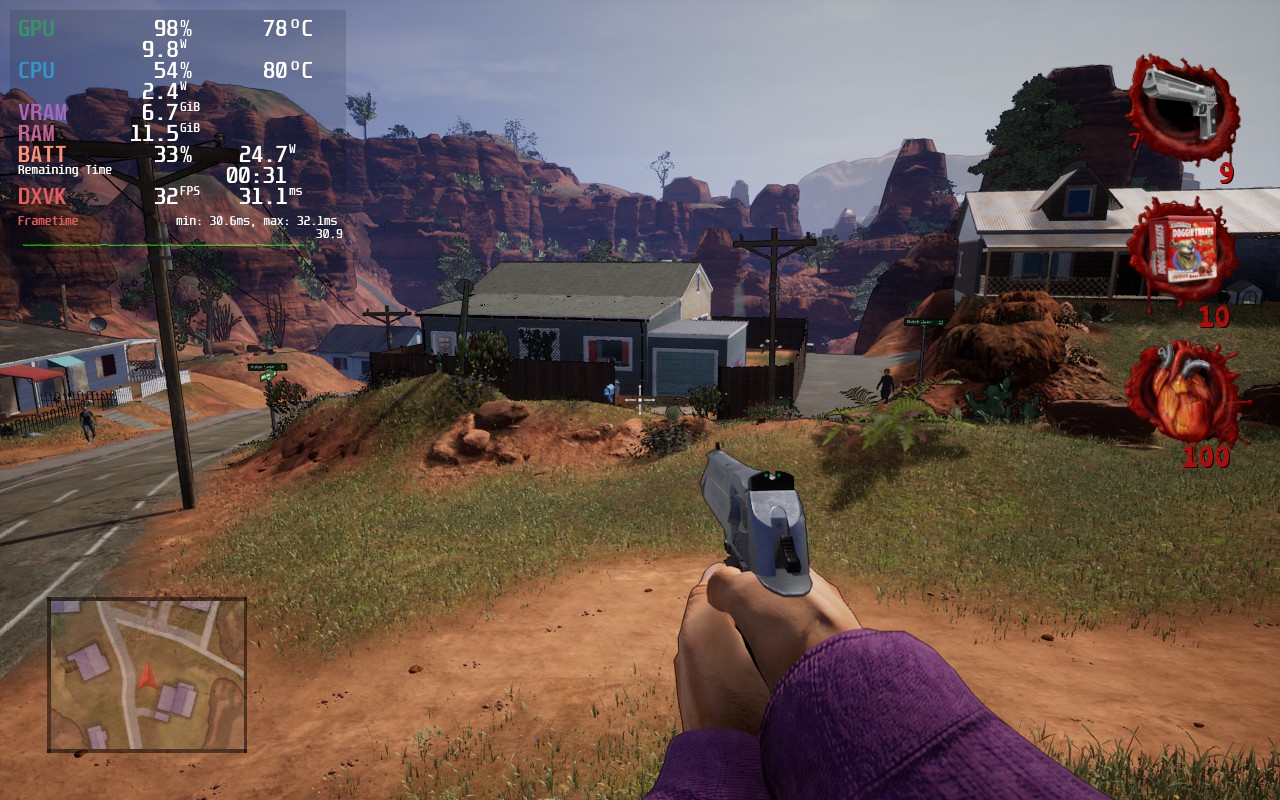Select the GPU temperature showing 78°C
The height and width of the screenshot is (800, 1280).
click(286, 29)
